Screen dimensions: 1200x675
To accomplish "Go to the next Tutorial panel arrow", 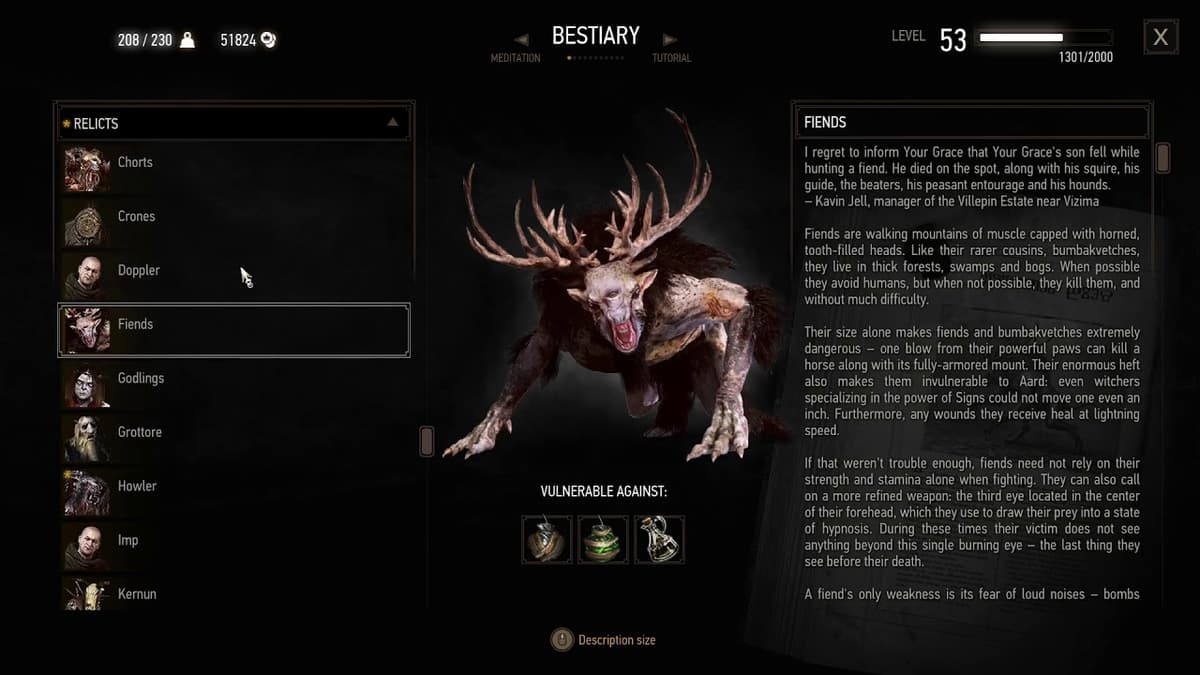I will click(x=670, y=40).
